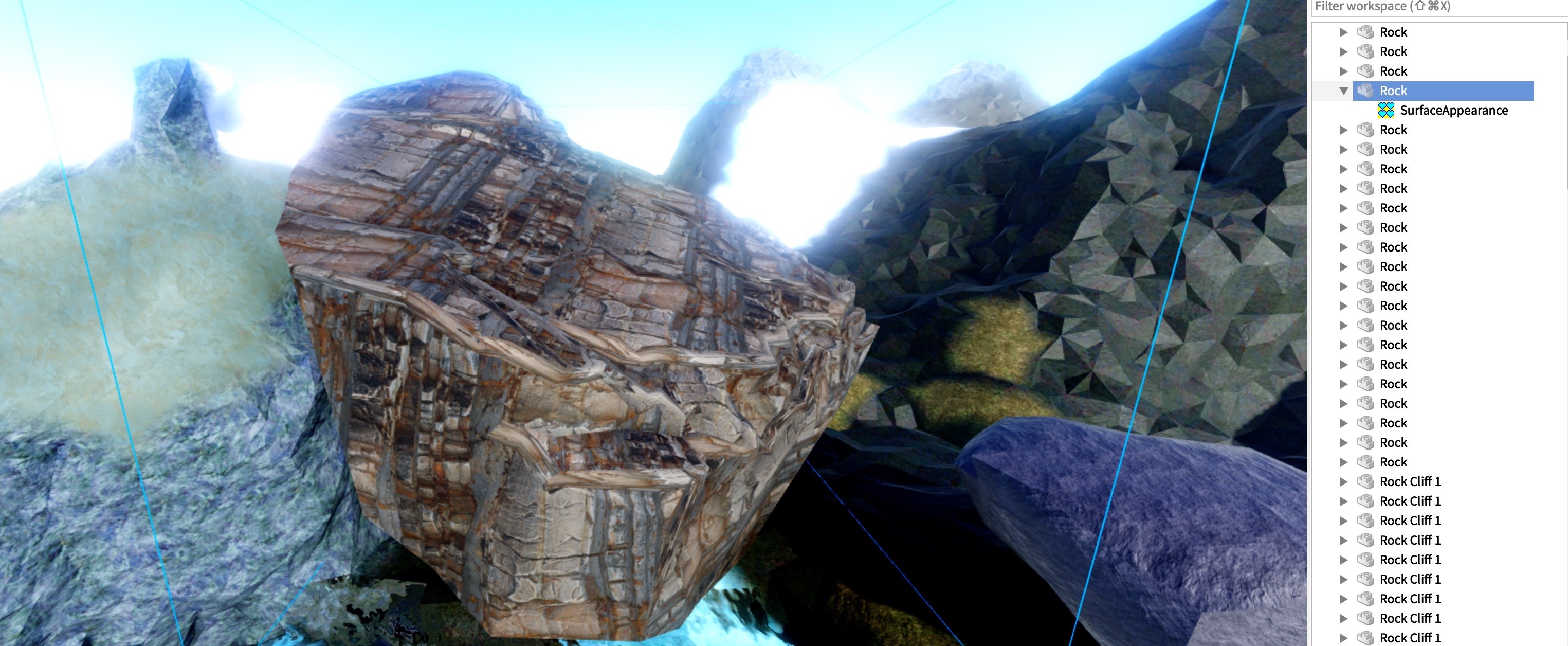Select the third Rock in the Explorer

click(1393, 71)
